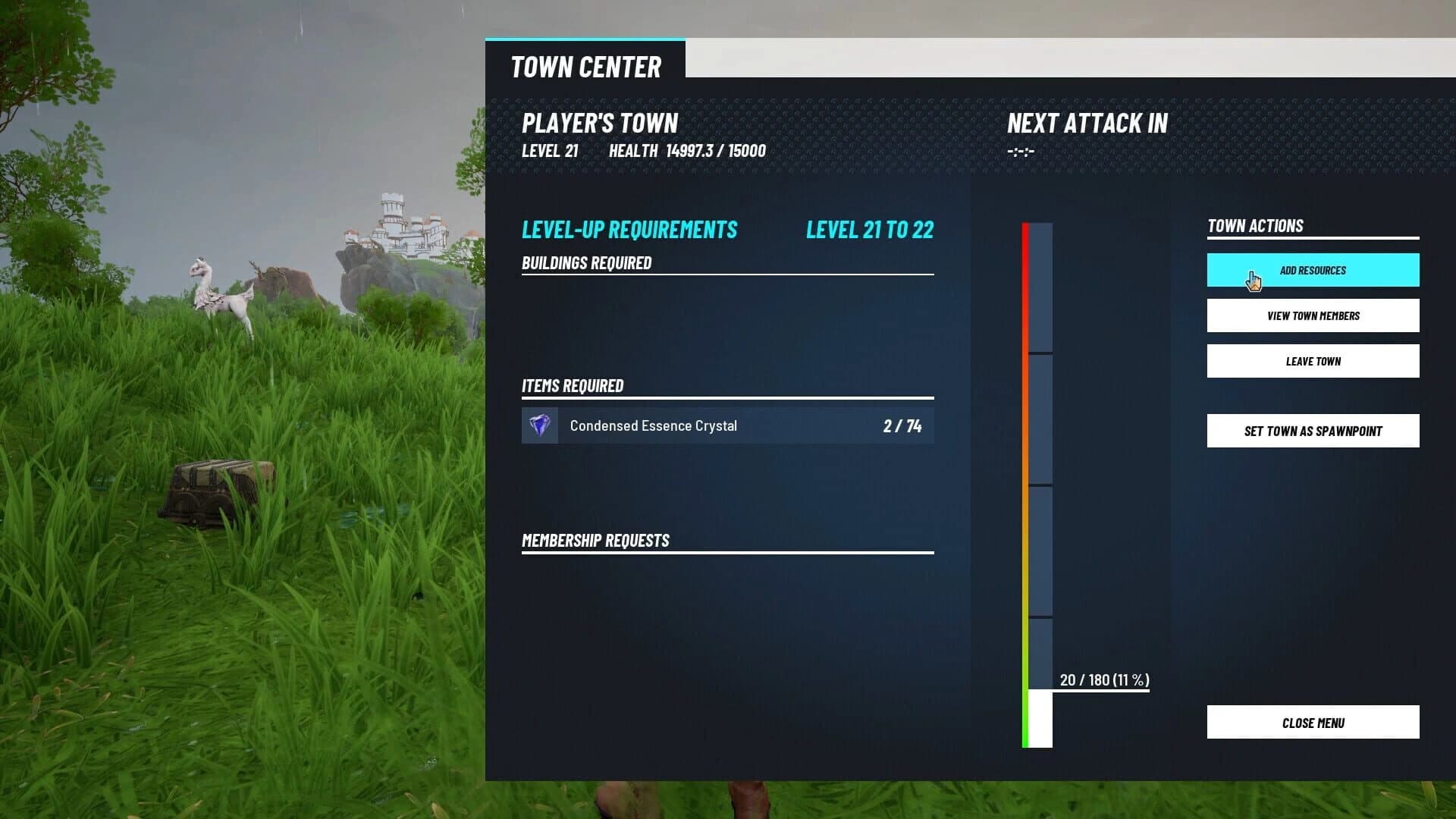Click the Player's Town title
The image size is (1456, 819).
click(599, 123)
